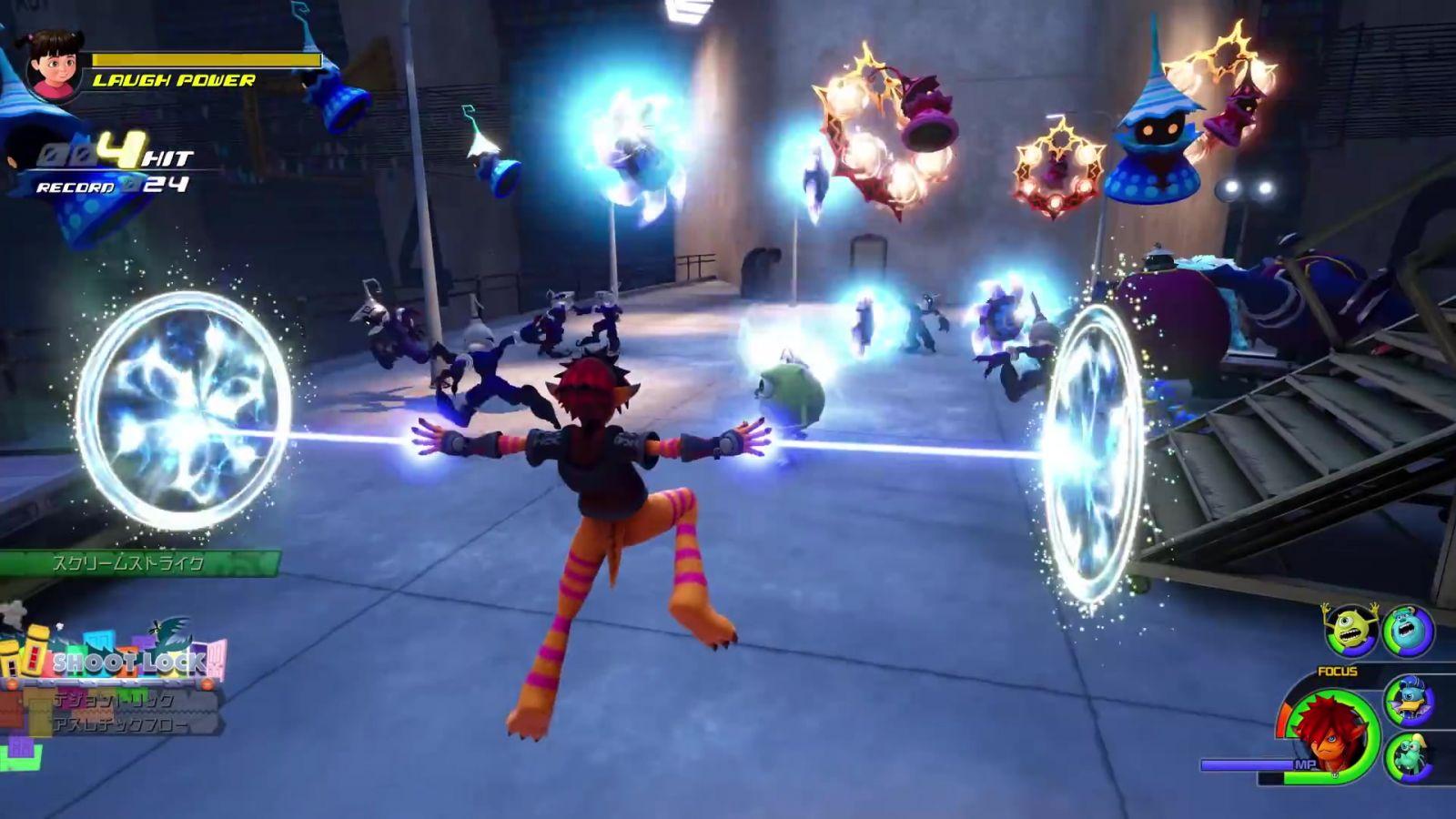This screenshot has width=1456, height=819.
Task: Select Sulley's party portrait
Action: click(x=1409, y=630)
